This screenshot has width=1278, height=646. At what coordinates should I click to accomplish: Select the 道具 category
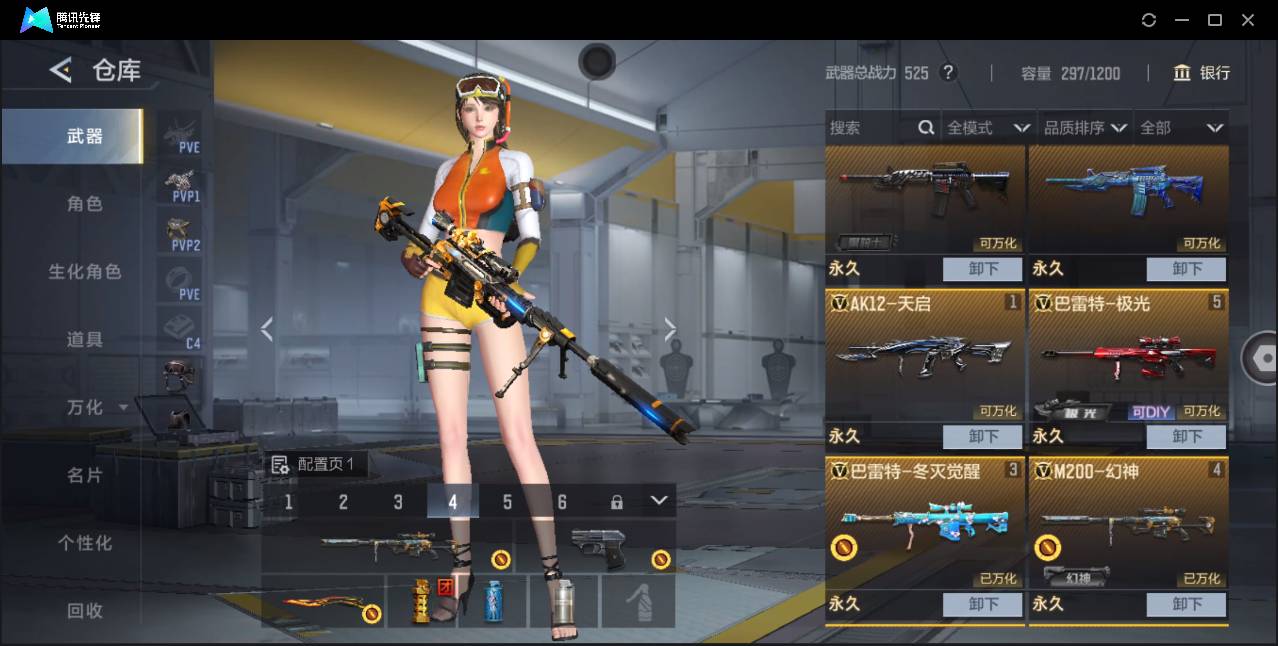pyautogui.click(x=84, y=339)
